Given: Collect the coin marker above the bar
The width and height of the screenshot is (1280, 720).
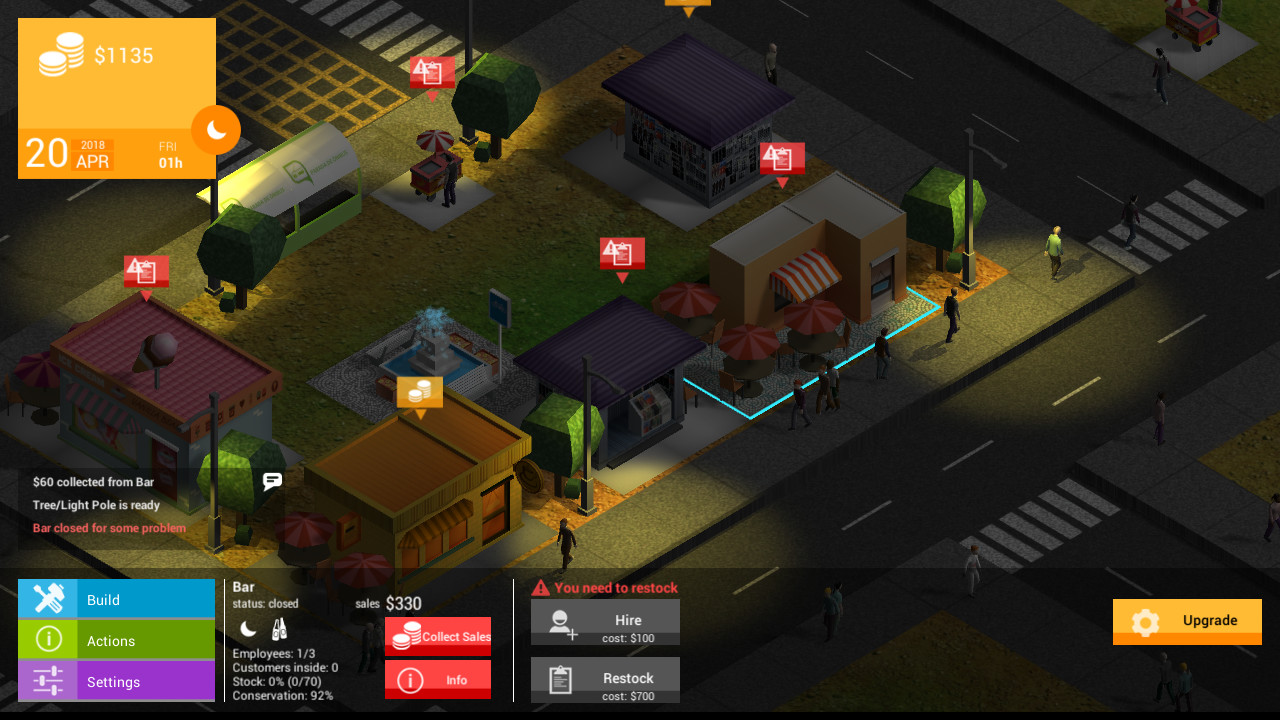Looking at the screenshot, I should click(420, 393).
